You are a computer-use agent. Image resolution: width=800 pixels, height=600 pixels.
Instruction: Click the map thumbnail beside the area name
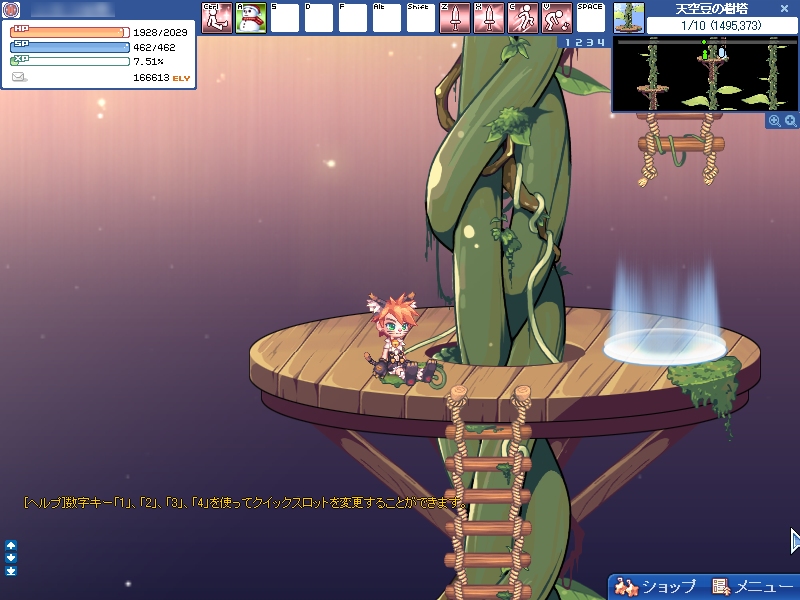[628, 17]
